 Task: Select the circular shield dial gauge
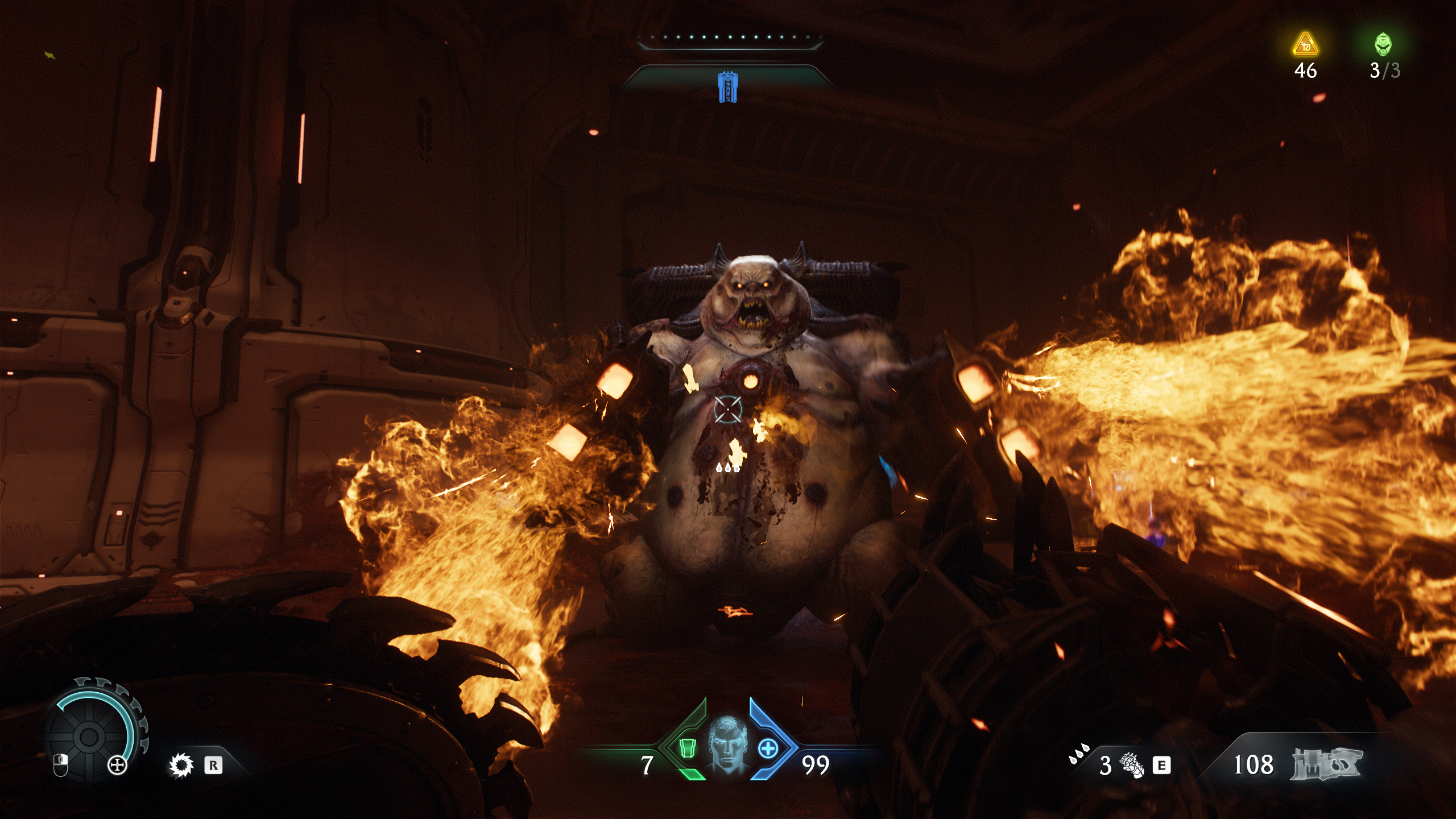tap(89, 737)
